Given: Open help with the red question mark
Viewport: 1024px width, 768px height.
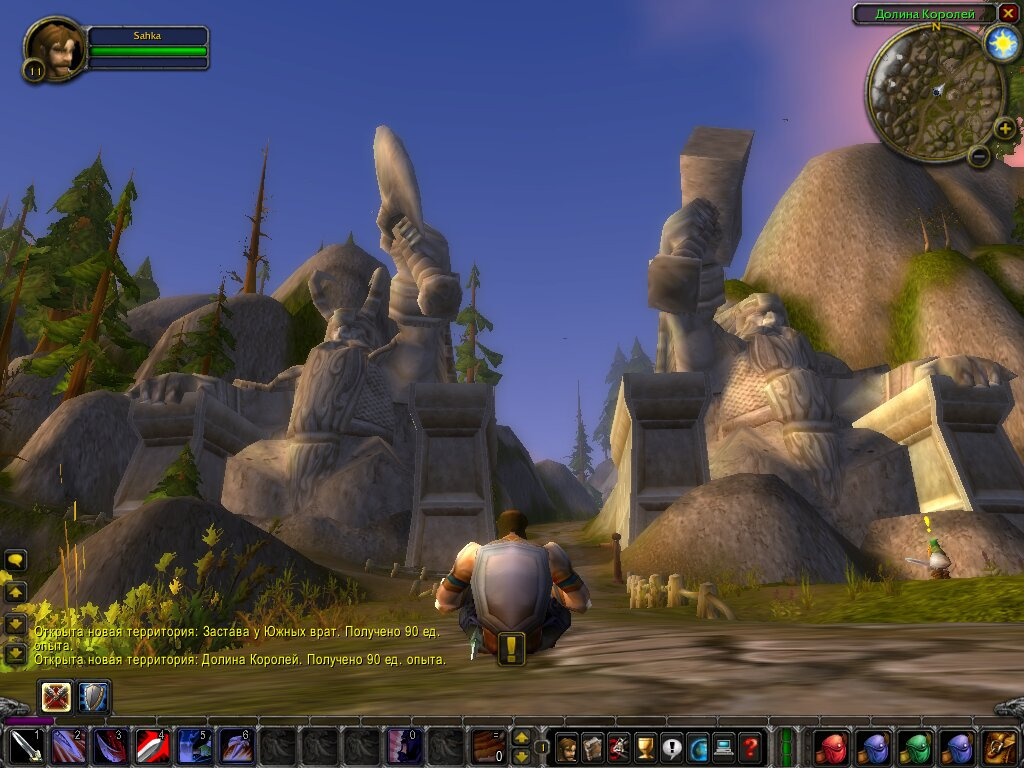Looking at the screenshot, I should 749,747.
